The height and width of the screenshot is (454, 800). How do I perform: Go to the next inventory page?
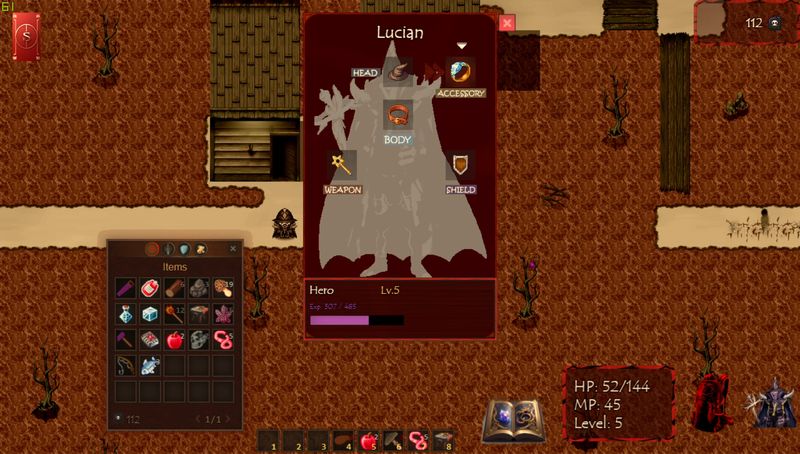click(227, 419)
